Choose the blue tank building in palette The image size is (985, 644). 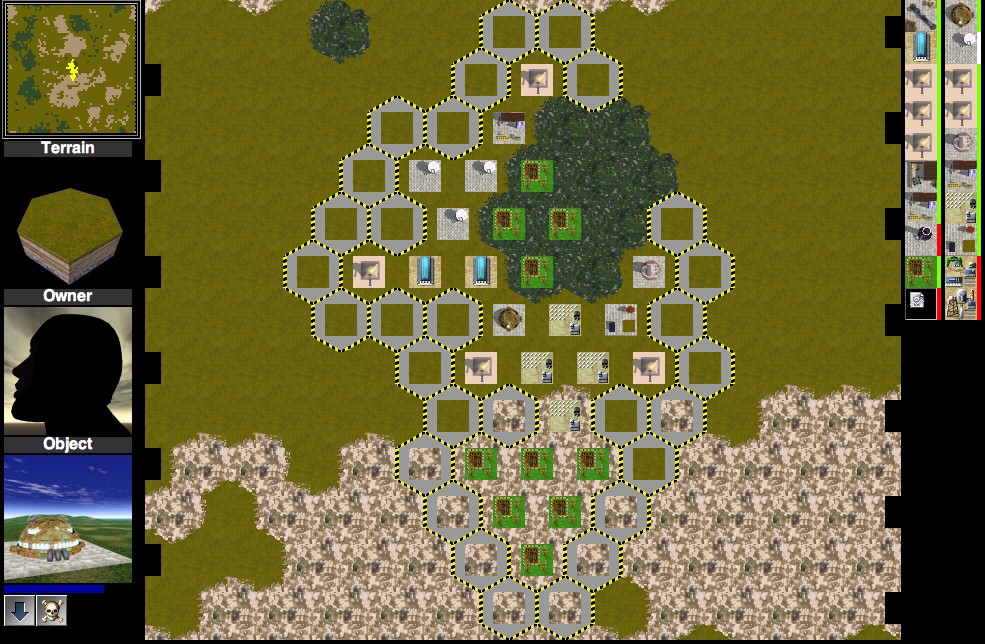(920, 47)
